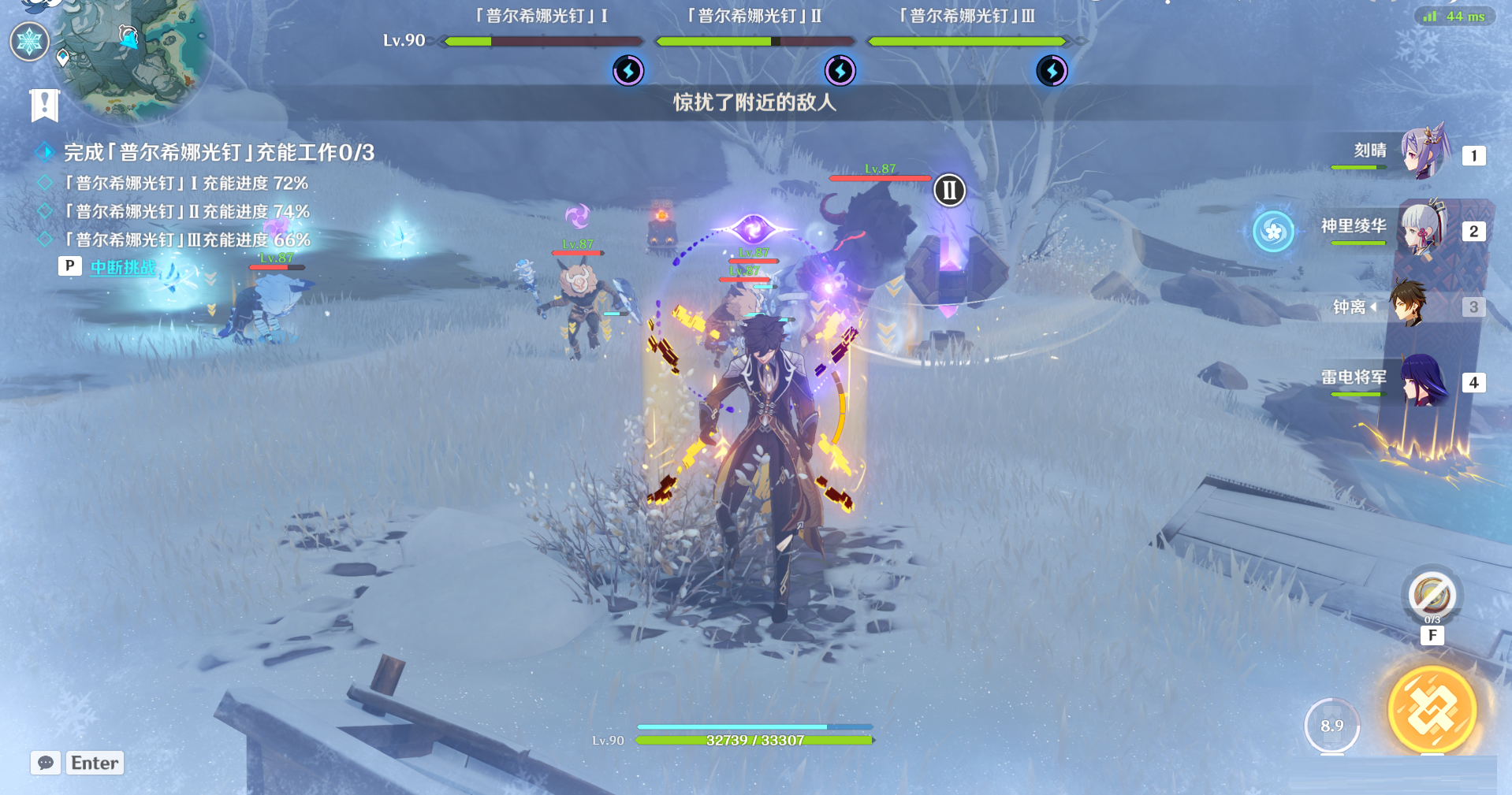Viewport: 1512px width, 795px height.
Task: Click the exclamation challenge banner icon under the minimap
Action: [43, 103]
